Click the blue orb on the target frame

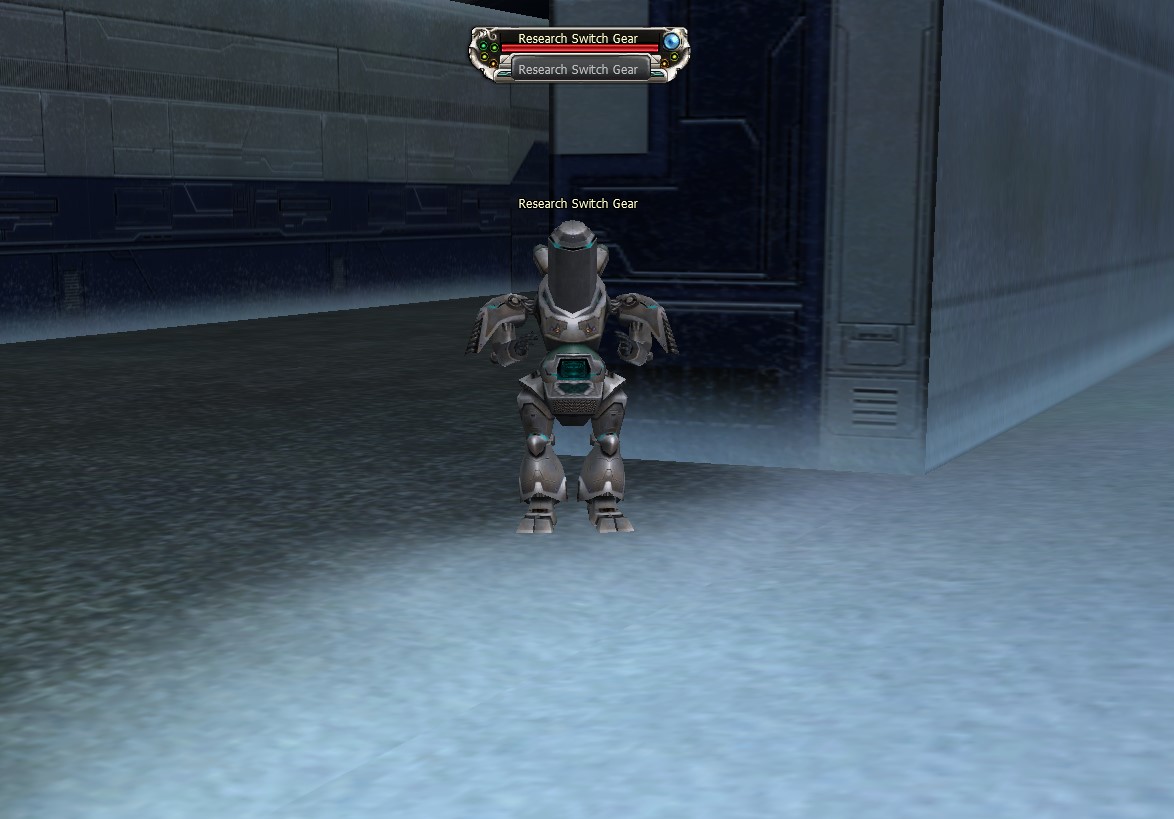pos(672,41)
